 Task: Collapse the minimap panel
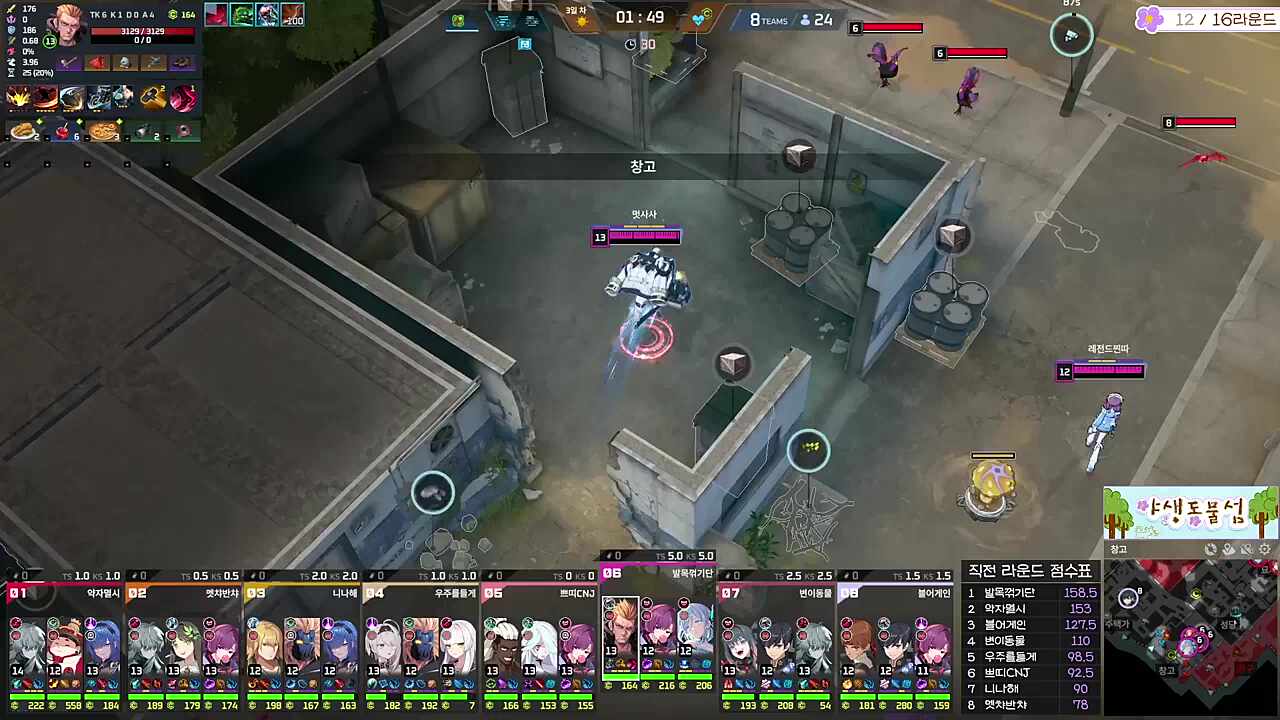click(1119, 551)
